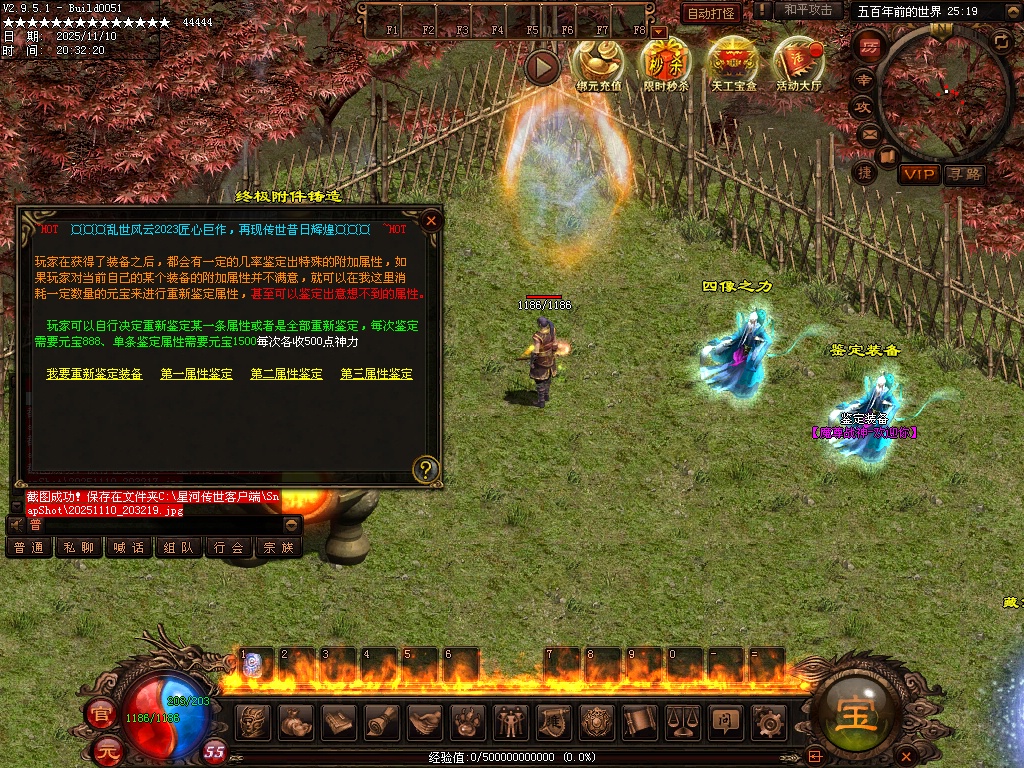Toggle 自动打怪 auto-fight button
1024x768 pixels.
pyautogui.click(x=711, y=13)
